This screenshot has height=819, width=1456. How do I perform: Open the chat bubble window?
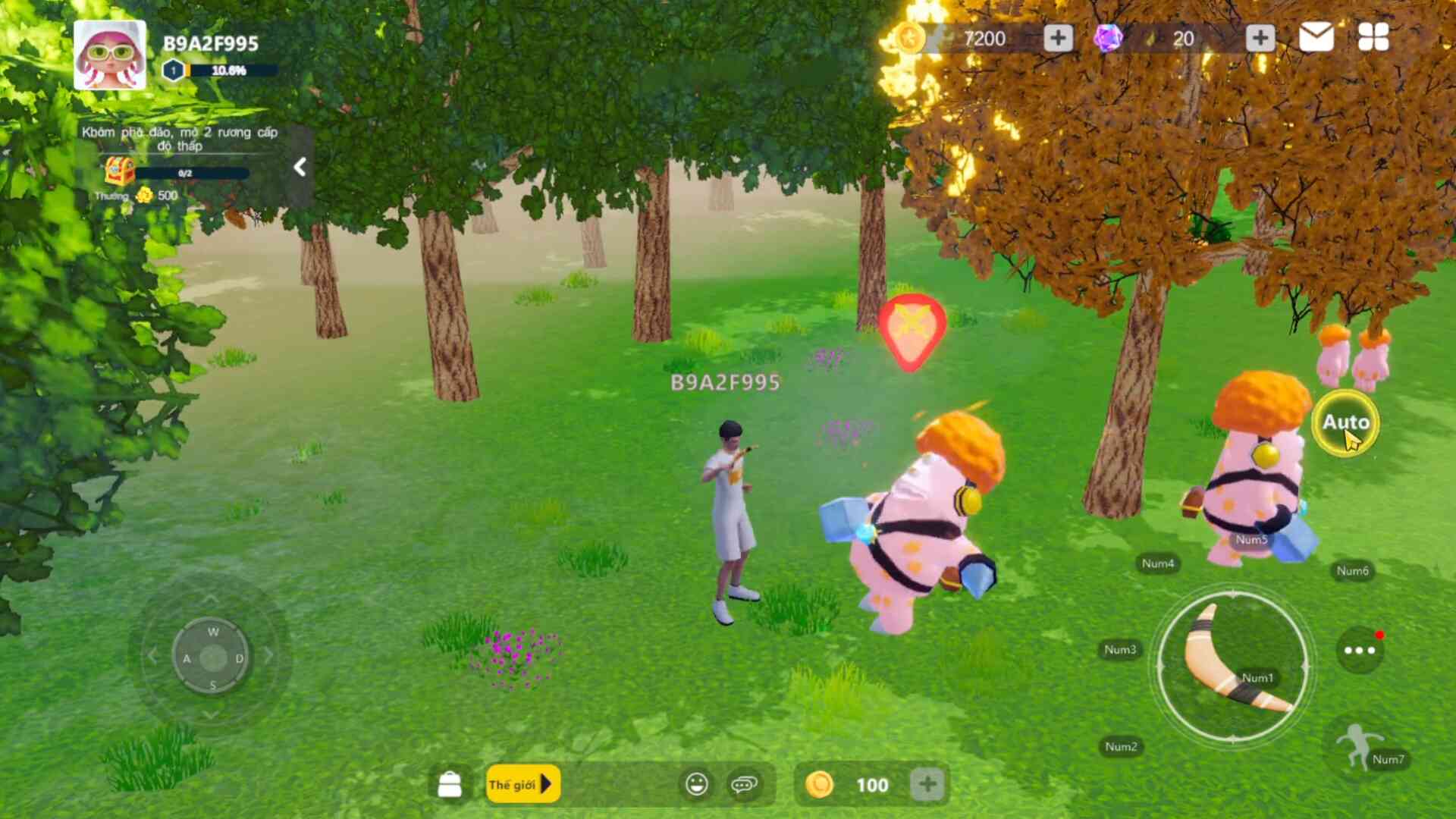(x=744, y=784)
